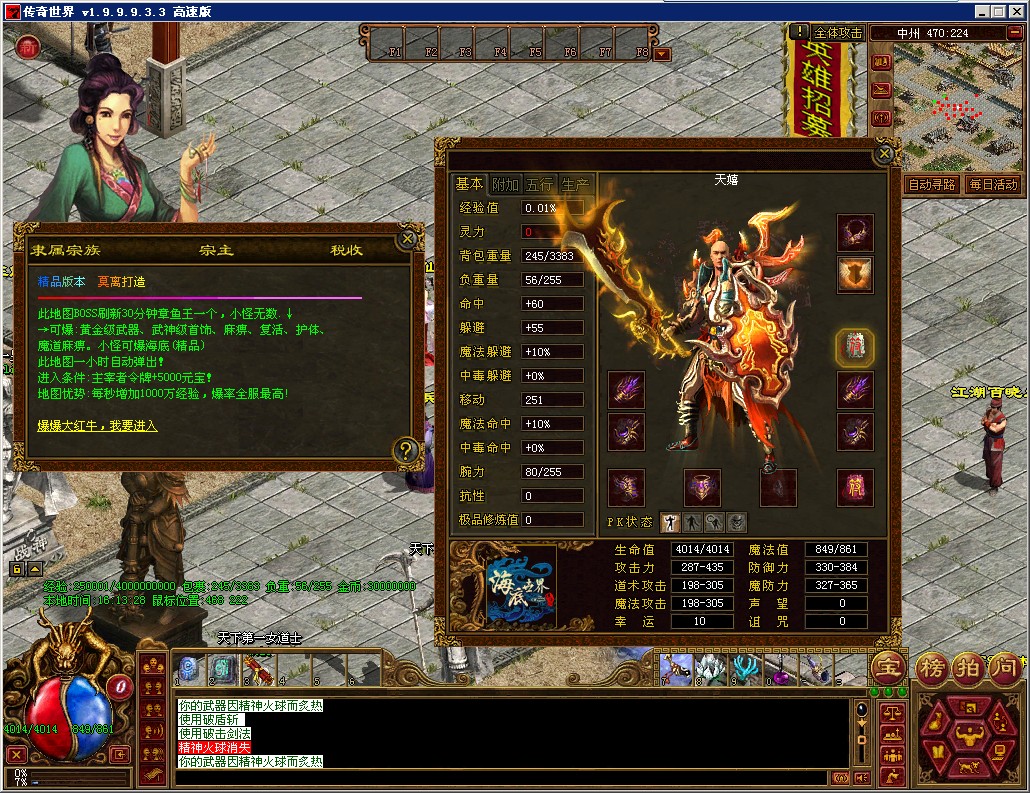
Task: Open the 榜 rankings button
Action: pyautogui.click(x=932, y=667)
